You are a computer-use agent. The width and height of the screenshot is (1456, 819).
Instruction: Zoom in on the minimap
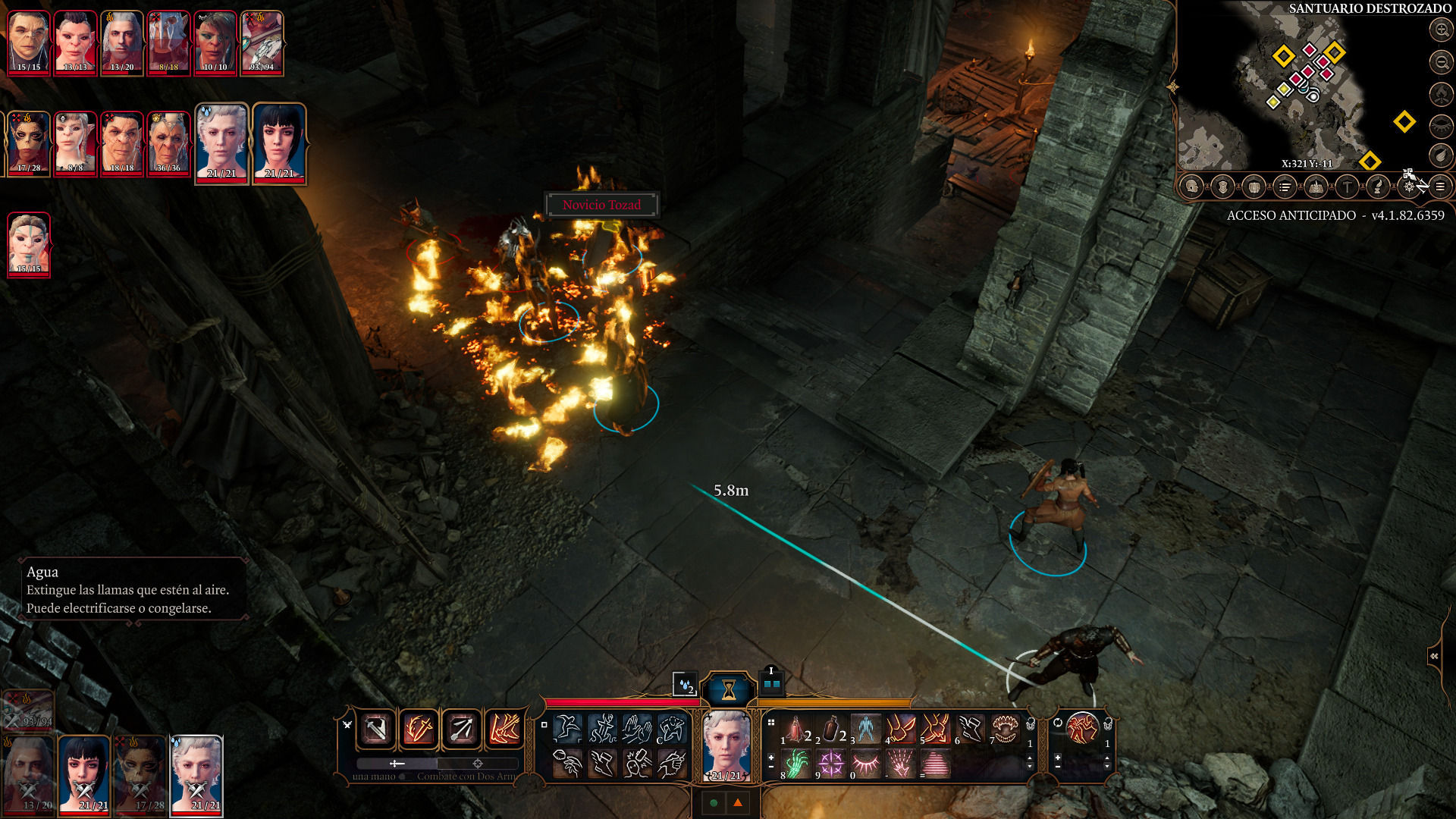(1440, 30)
